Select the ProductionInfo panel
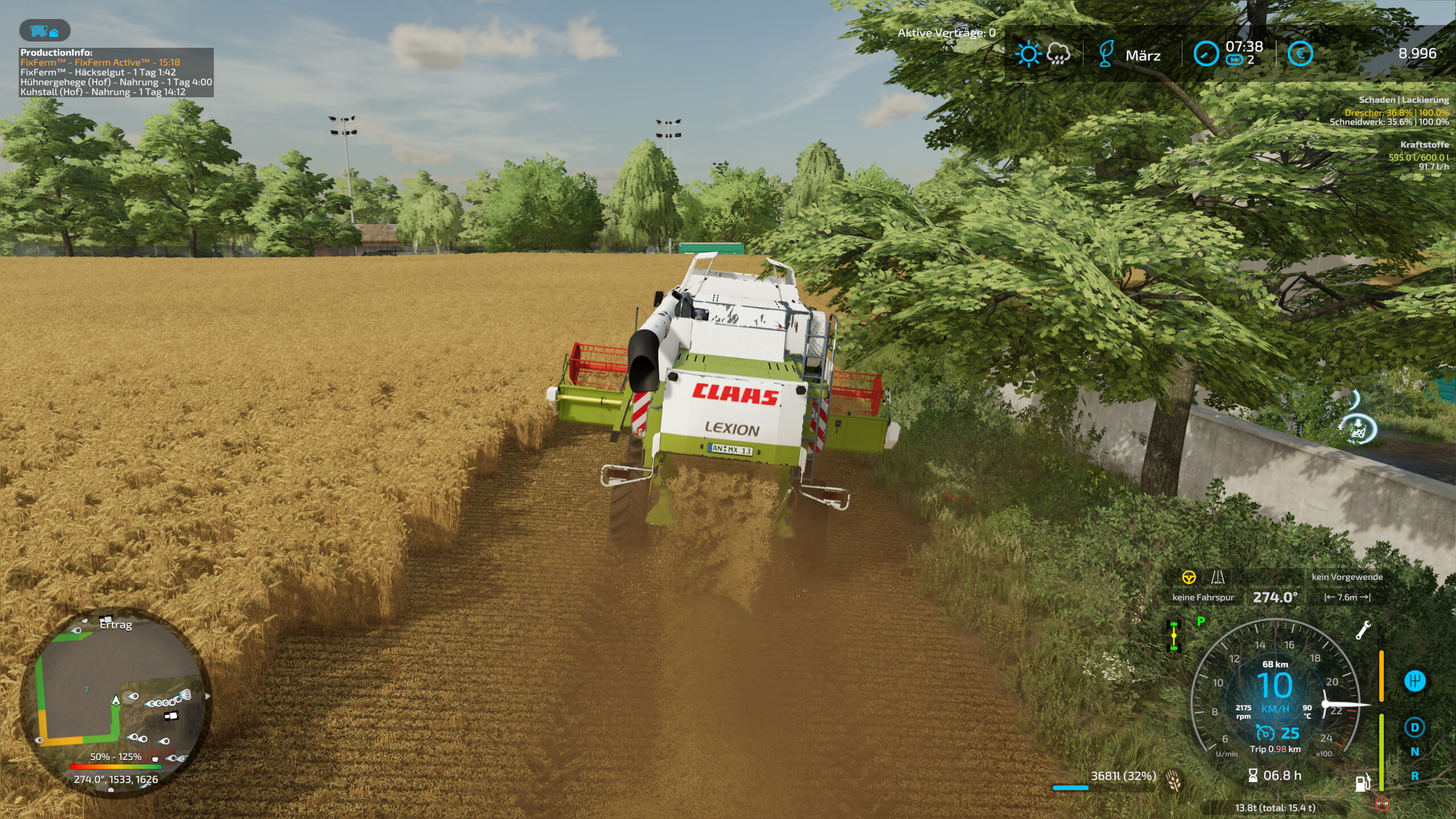Screen dimensions: 1456x819 click(116, 72)
